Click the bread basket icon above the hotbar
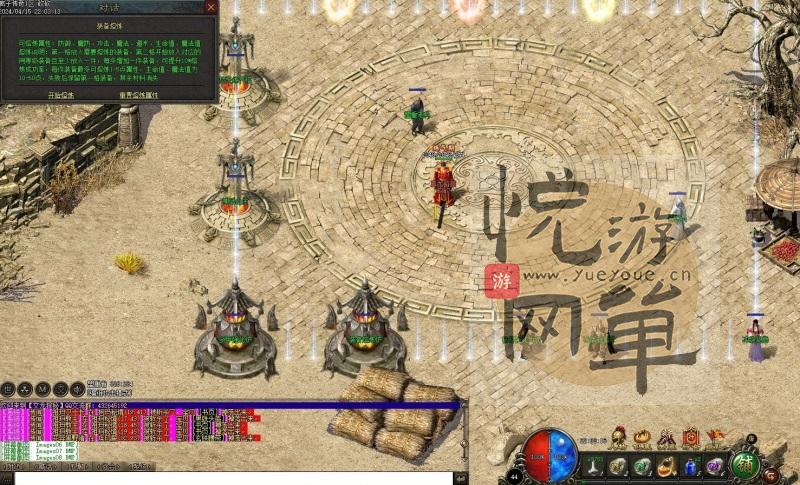The image size is (800, 485). click(642, 437)
